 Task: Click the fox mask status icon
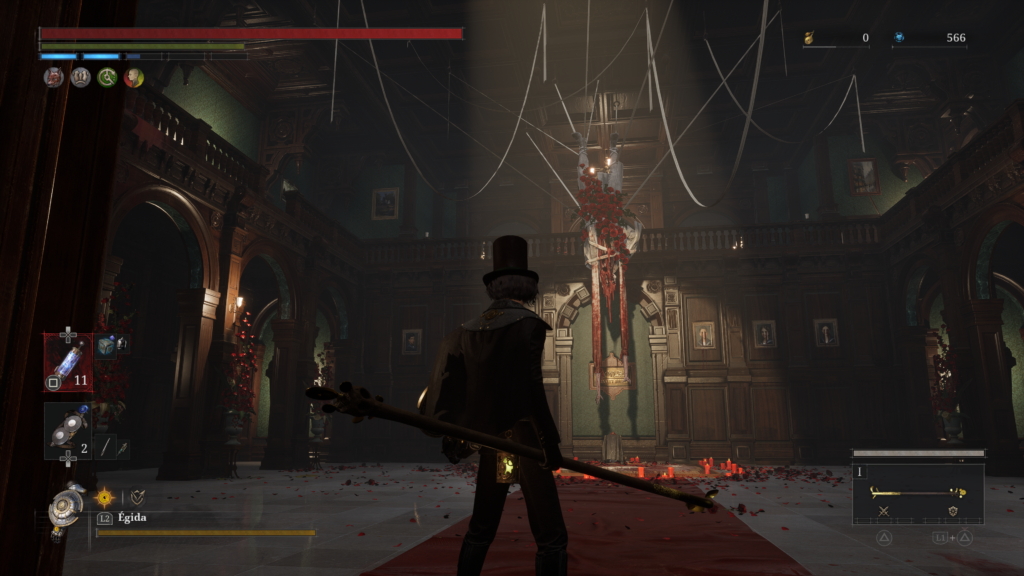(54, 77)
